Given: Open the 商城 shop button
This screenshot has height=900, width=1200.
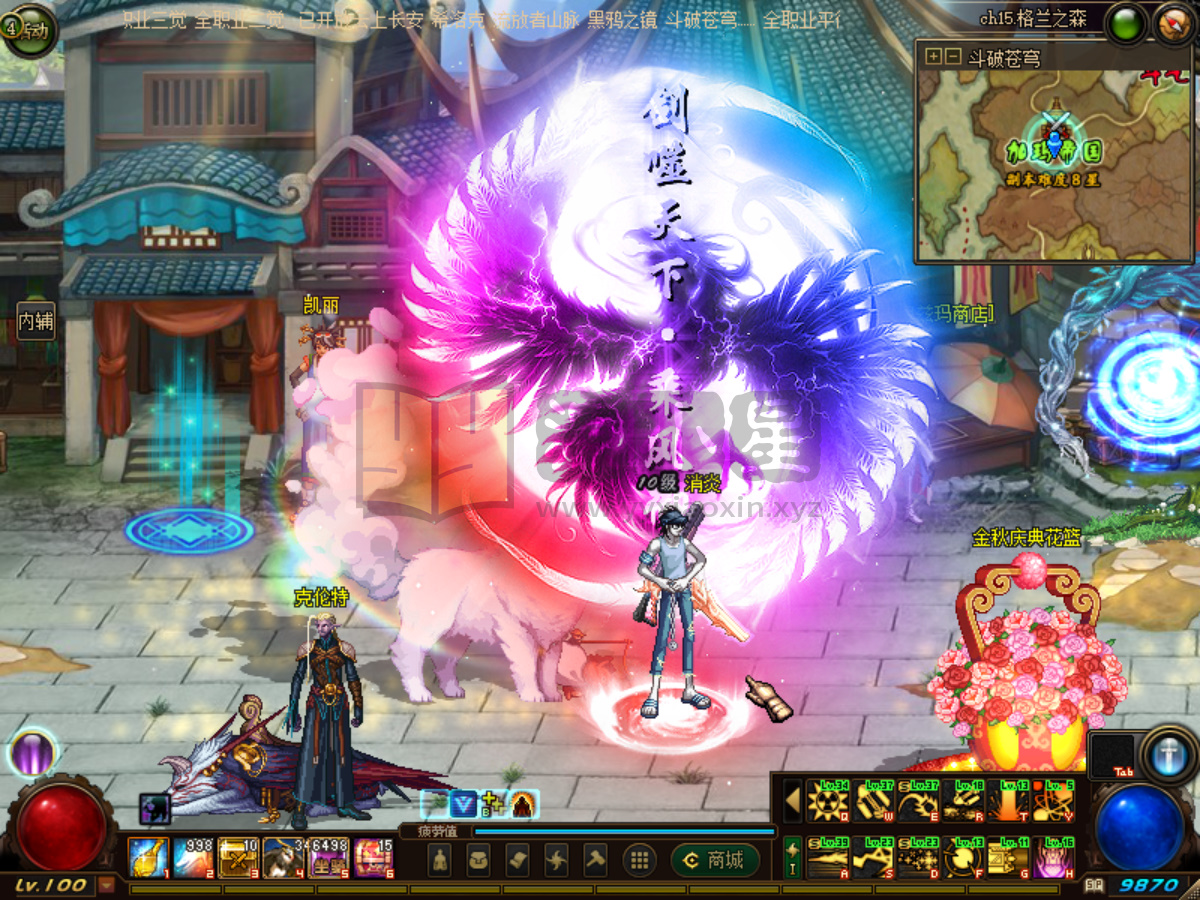Looking at the screenshot, I should coord(715,859).
